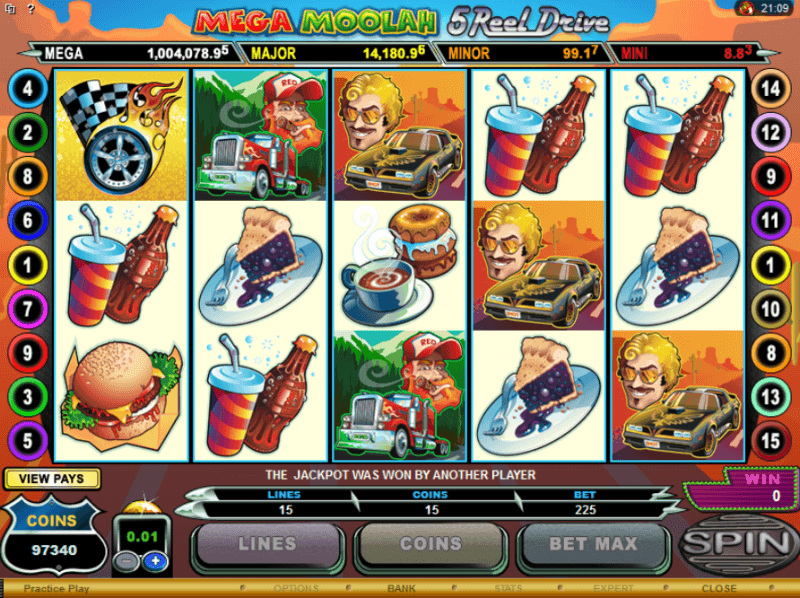Open the Options menu

[x=296, y=589]
